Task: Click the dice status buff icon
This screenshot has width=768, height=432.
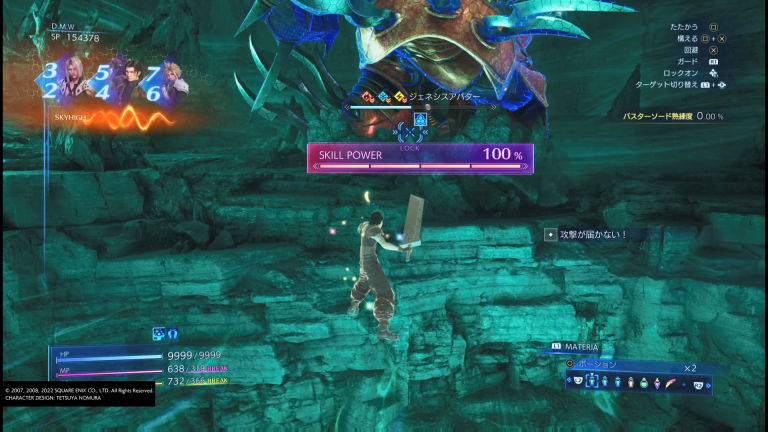Action: point(158,333)
